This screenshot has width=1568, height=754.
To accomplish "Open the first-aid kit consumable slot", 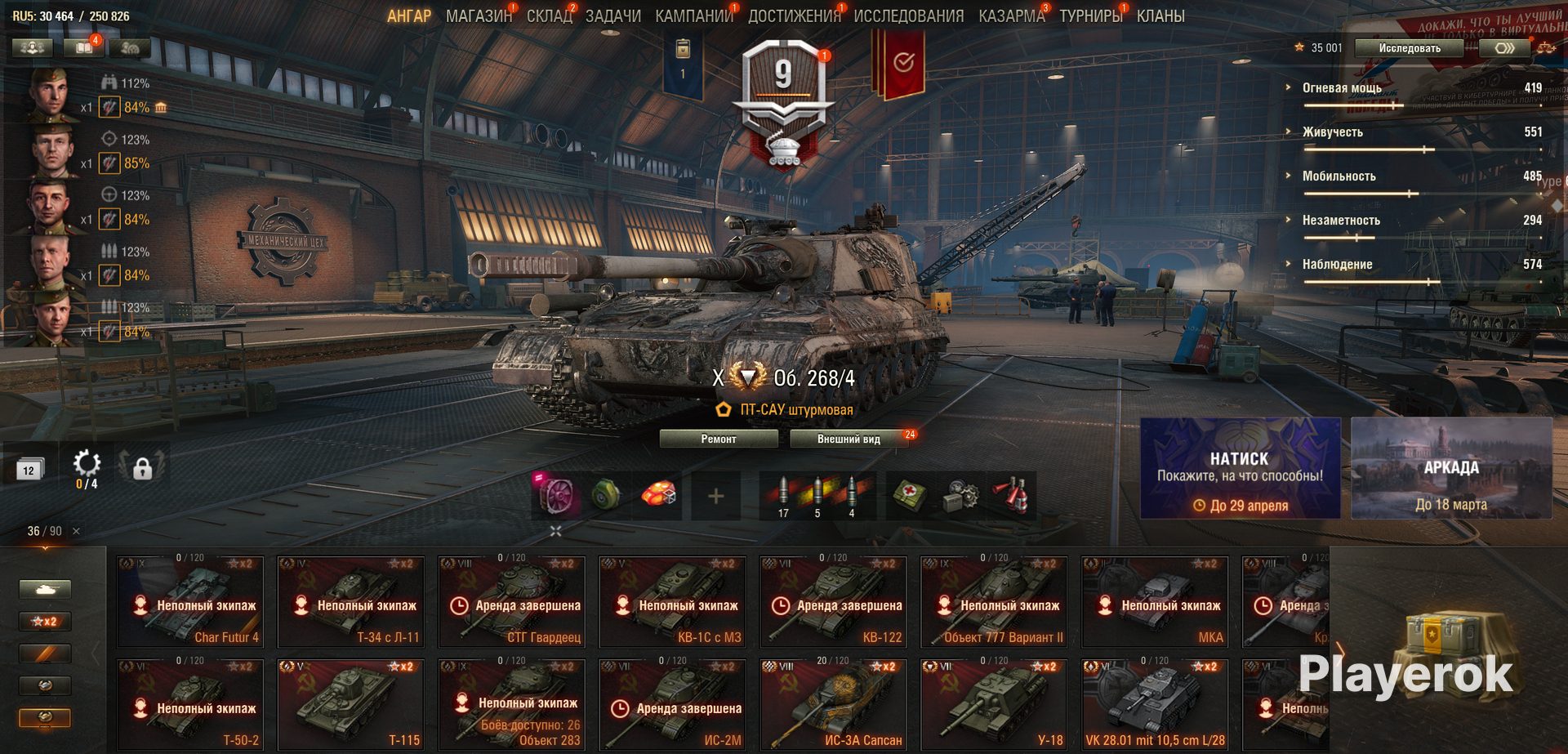I will point(909,496).
